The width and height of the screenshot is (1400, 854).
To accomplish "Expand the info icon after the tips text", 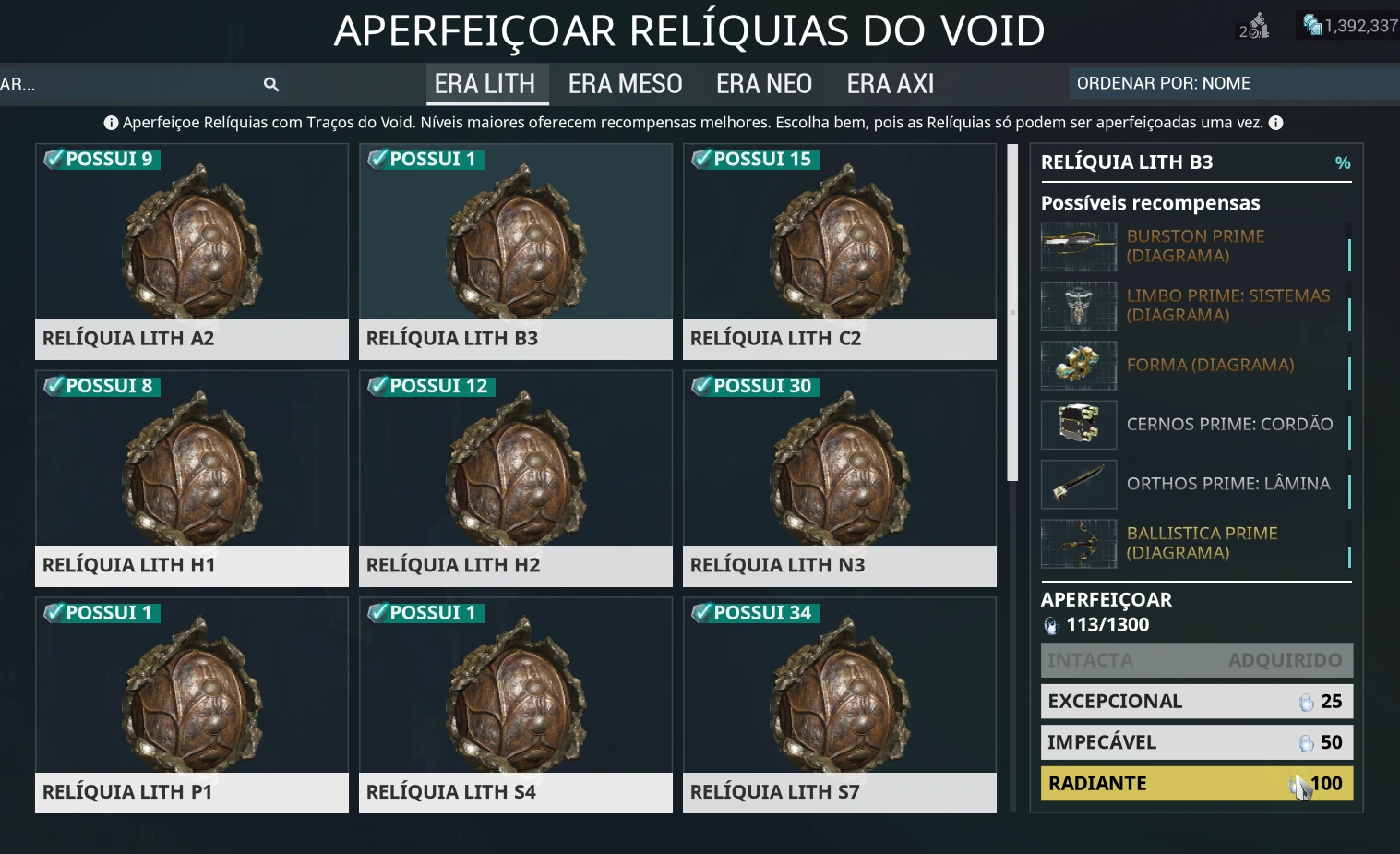I will pos(1275,122).
